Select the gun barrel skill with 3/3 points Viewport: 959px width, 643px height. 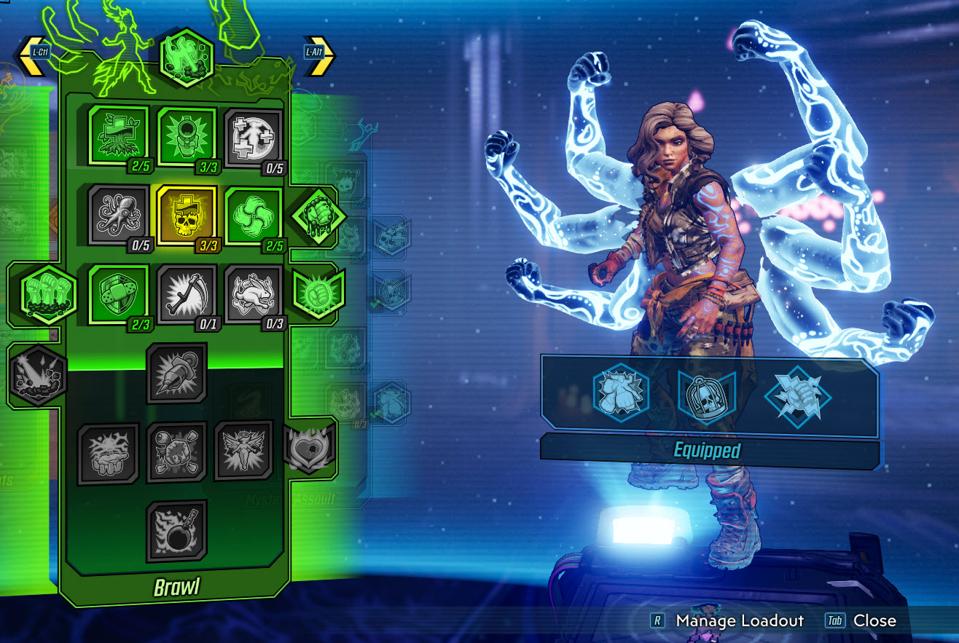pyautogui.click(x=186, y=136)
